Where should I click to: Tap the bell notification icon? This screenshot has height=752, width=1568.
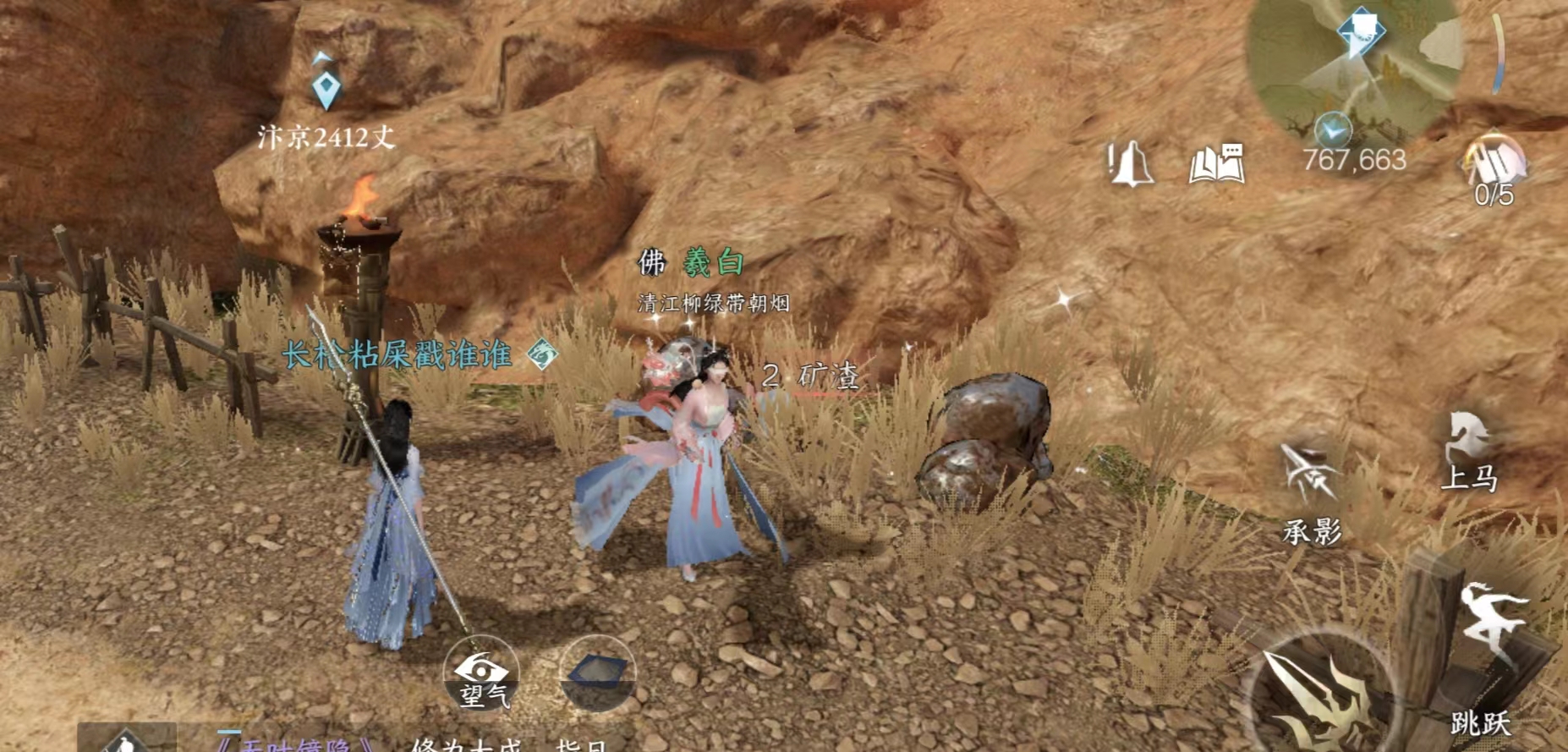pyautogui.click(x=1130, y=163)
